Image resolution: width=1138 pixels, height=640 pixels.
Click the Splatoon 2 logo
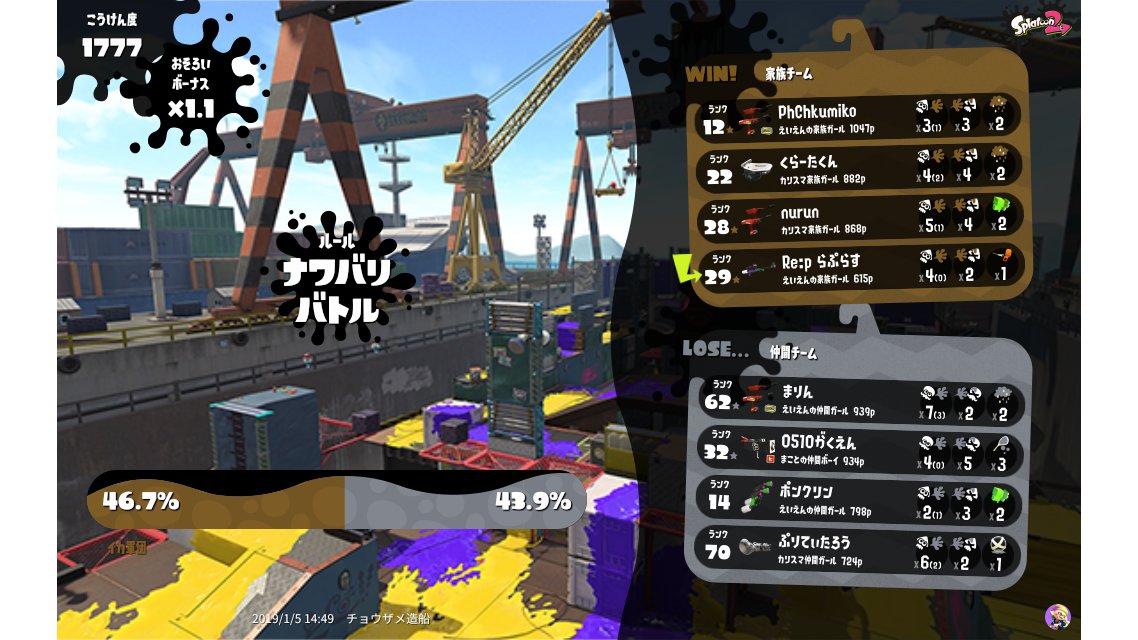pyautogui.click(x=1040, y=23)
